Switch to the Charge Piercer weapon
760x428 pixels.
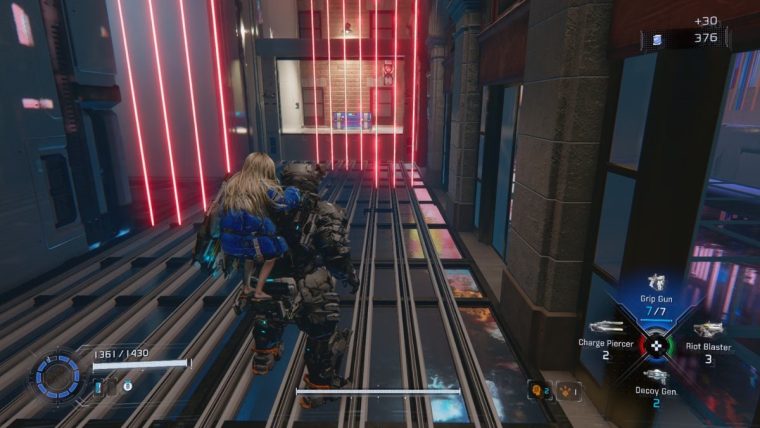pos(606,328)
